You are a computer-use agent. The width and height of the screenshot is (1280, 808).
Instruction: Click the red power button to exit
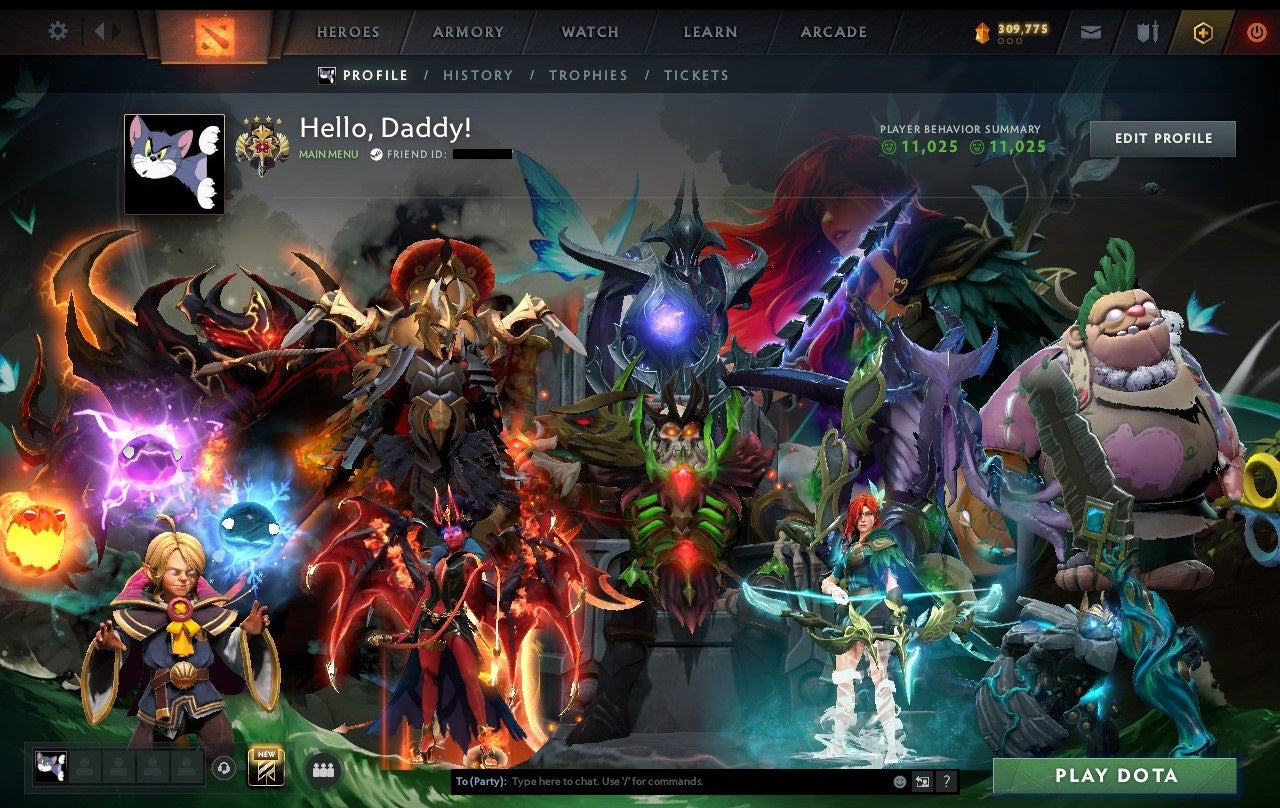tap(1257, 31)
